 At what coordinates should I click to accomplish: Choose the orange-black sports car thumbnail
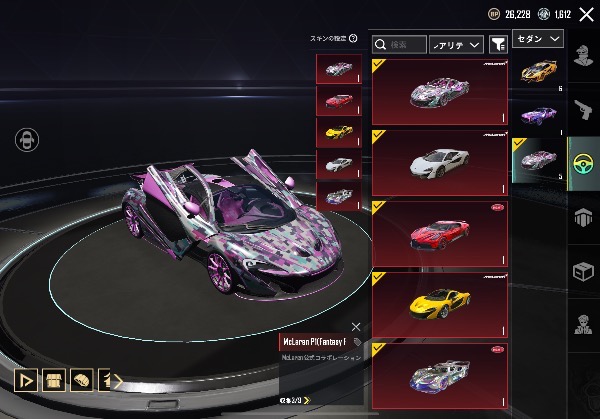[x=539, y=71]
